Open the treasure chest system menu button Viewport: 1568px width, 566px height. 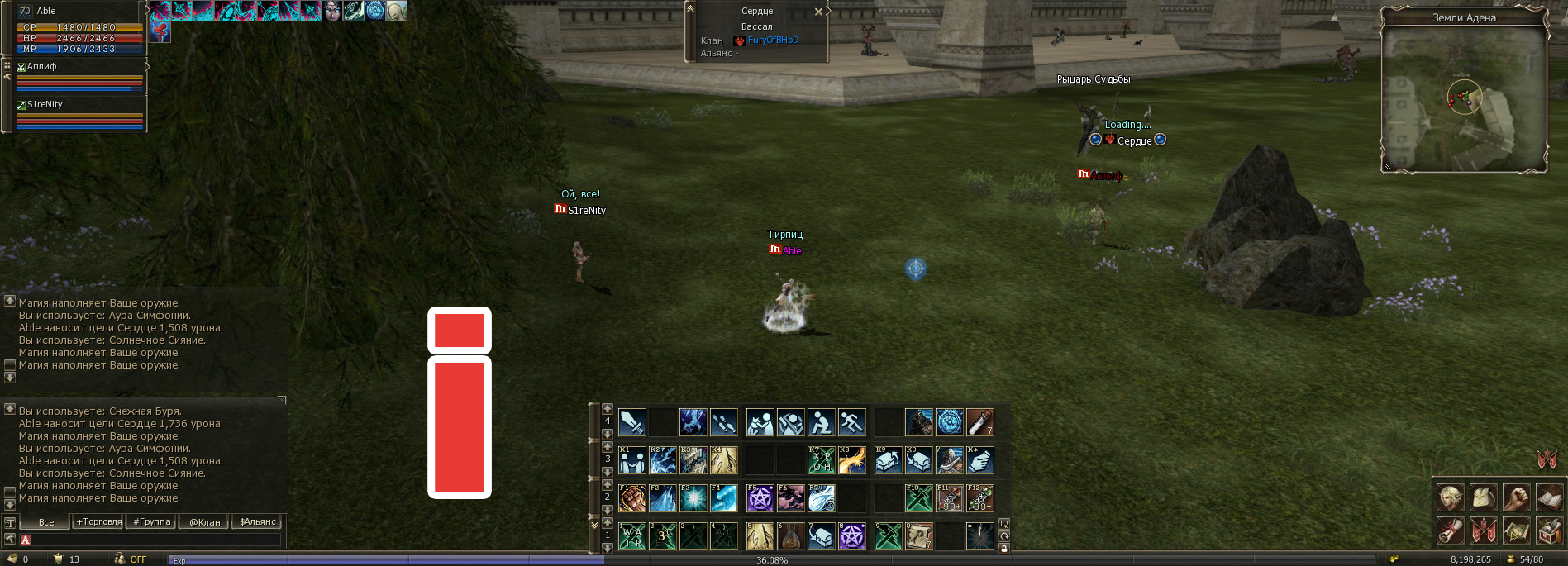pyautogui.click(x=1549, y=530)
